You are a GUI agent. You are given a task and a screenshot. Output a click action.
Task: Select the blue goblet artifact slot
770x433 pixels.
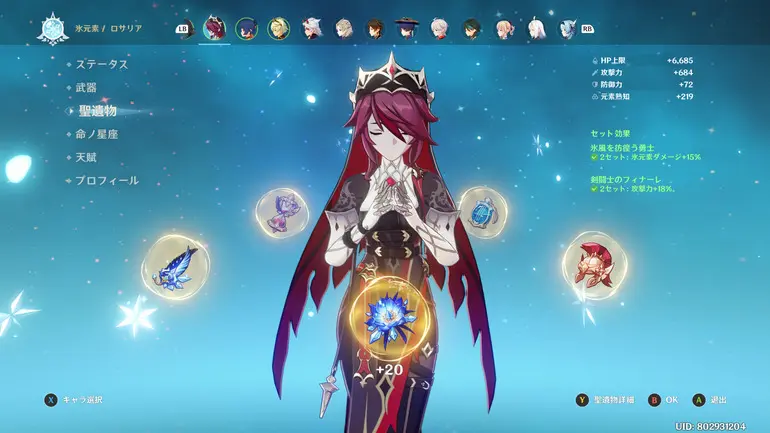point(482,211)
